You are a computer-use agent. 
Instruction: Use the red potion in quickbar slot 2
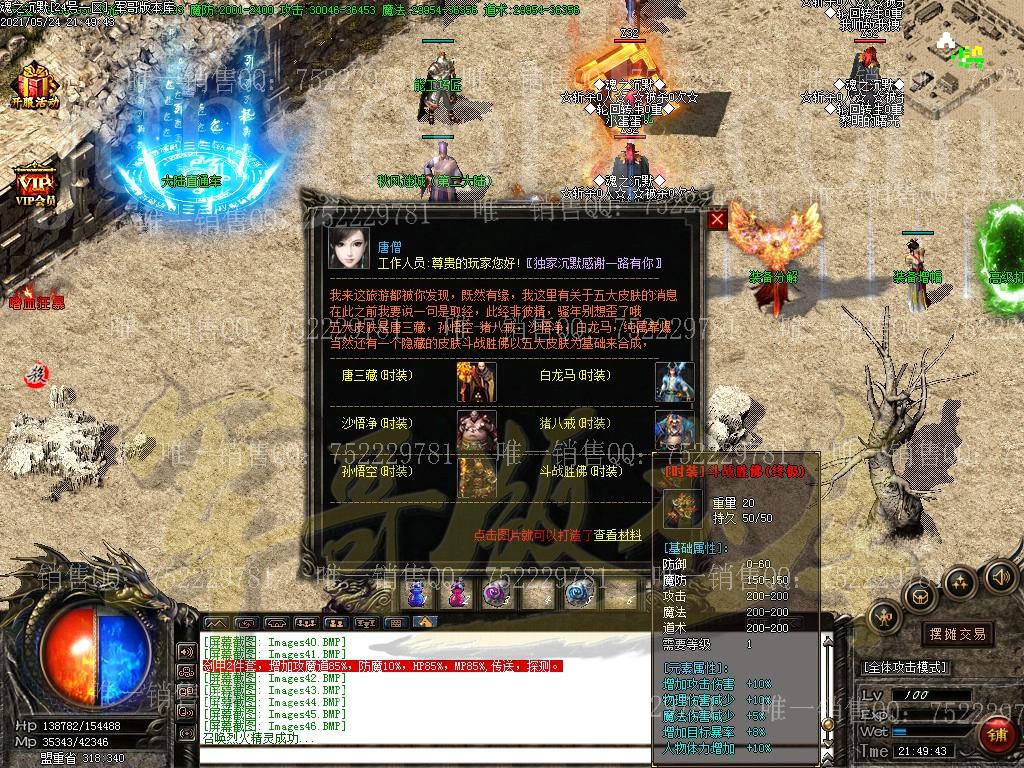457,593
